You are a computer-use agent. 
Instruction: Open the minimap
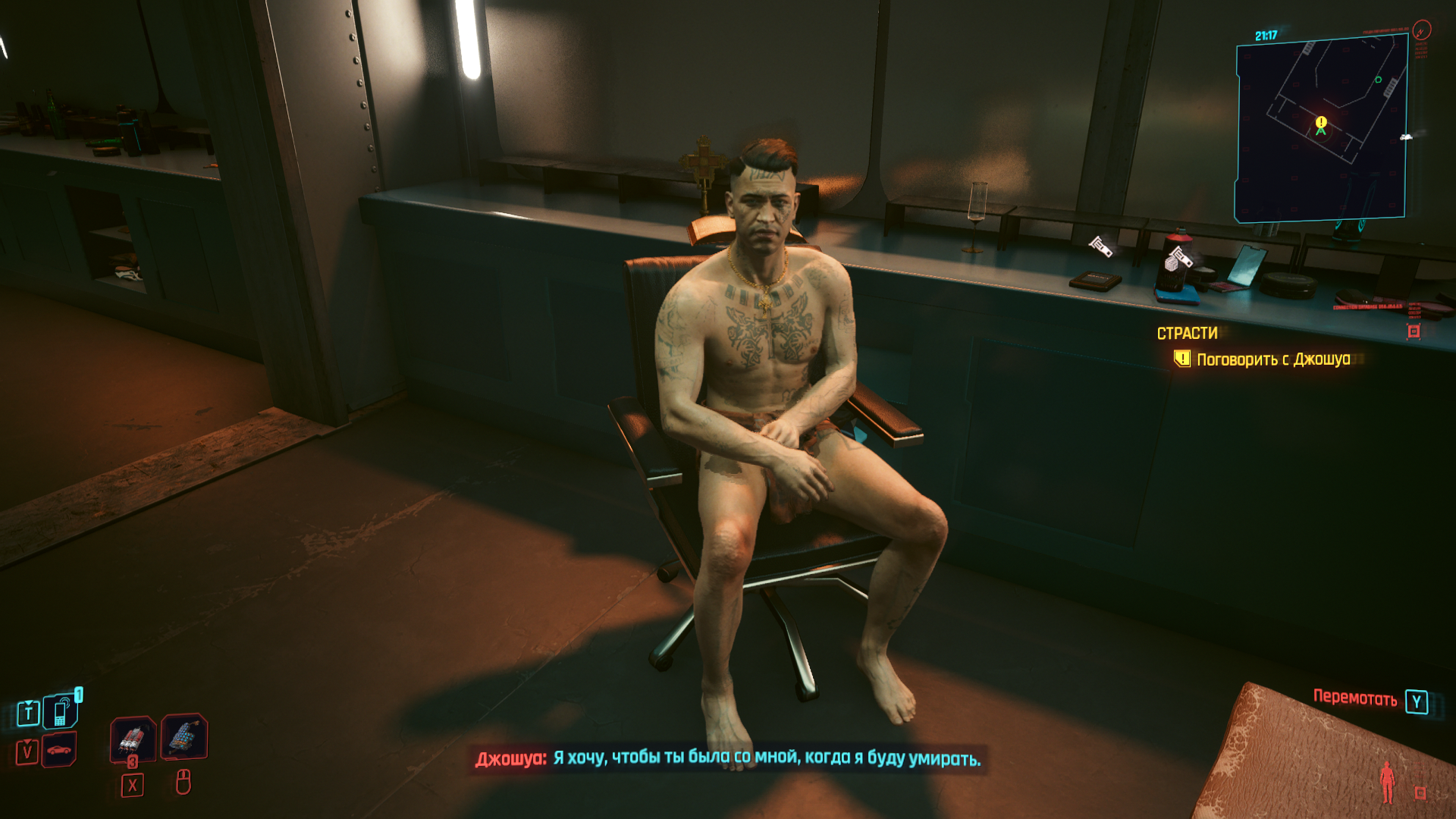click(x=1321, y=129)
